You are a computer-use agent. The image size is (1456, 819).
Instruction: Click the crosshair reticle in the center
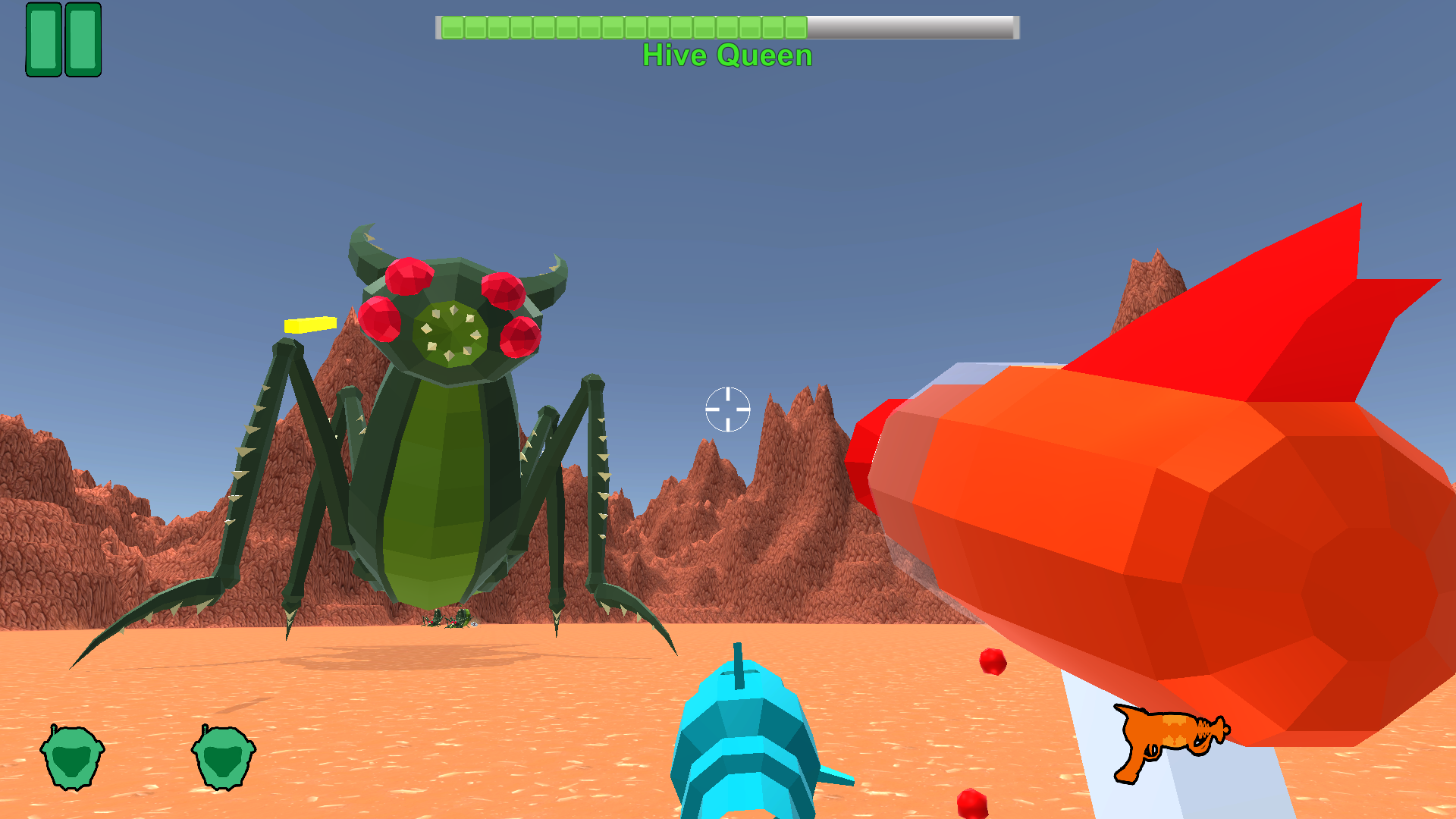click(x=727, y=409)
